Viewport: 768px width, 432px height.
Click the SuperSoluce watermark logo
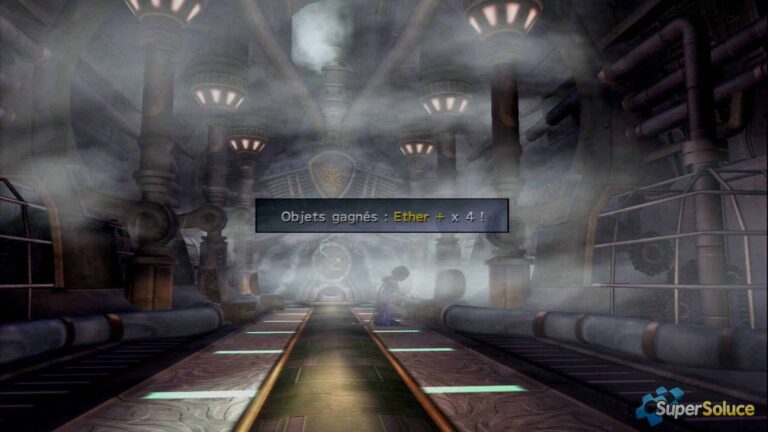[698, 406]
